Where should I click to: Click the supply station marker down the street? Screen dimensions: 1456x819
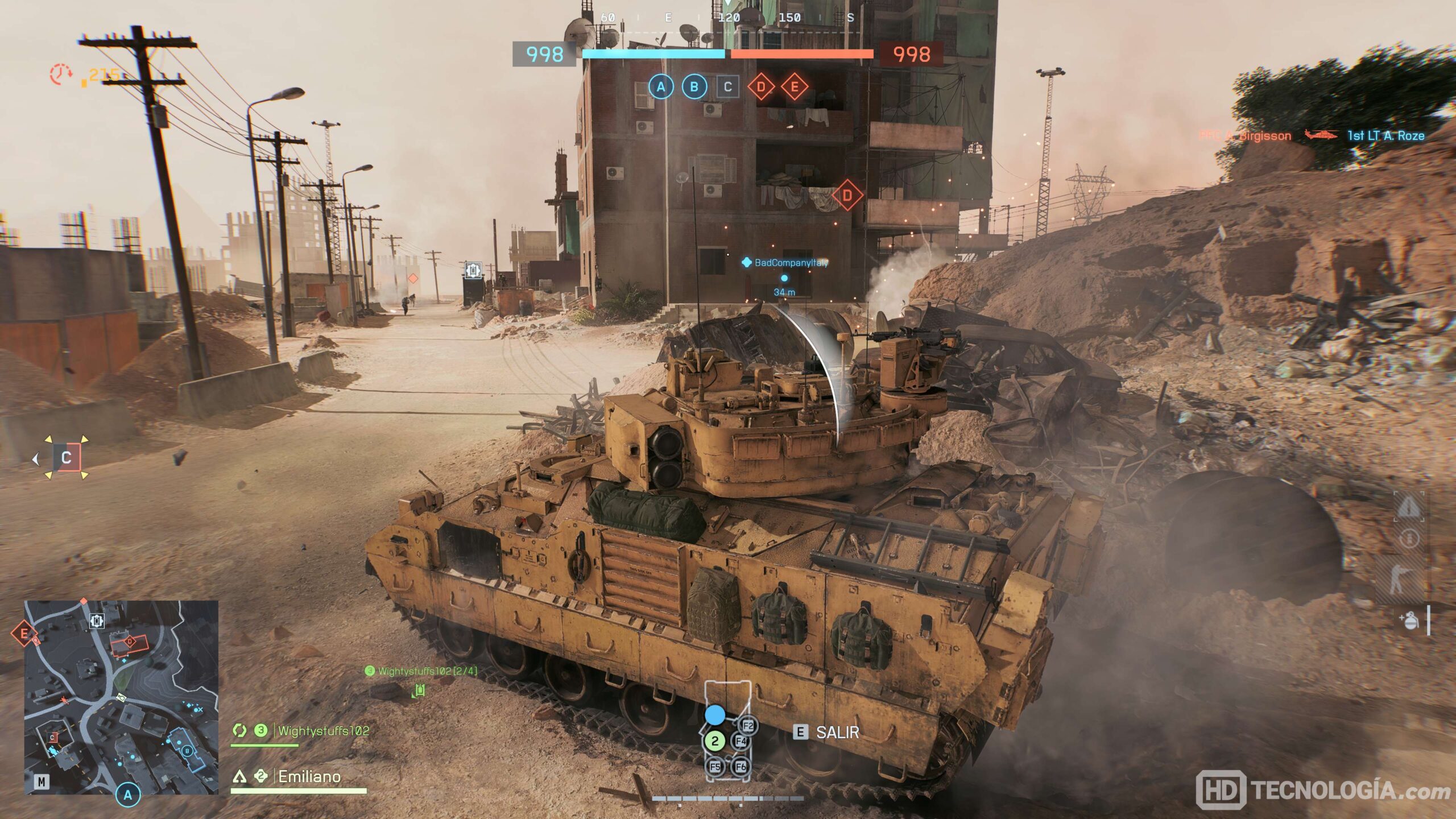pyautogui.click(x=473, y=270)
